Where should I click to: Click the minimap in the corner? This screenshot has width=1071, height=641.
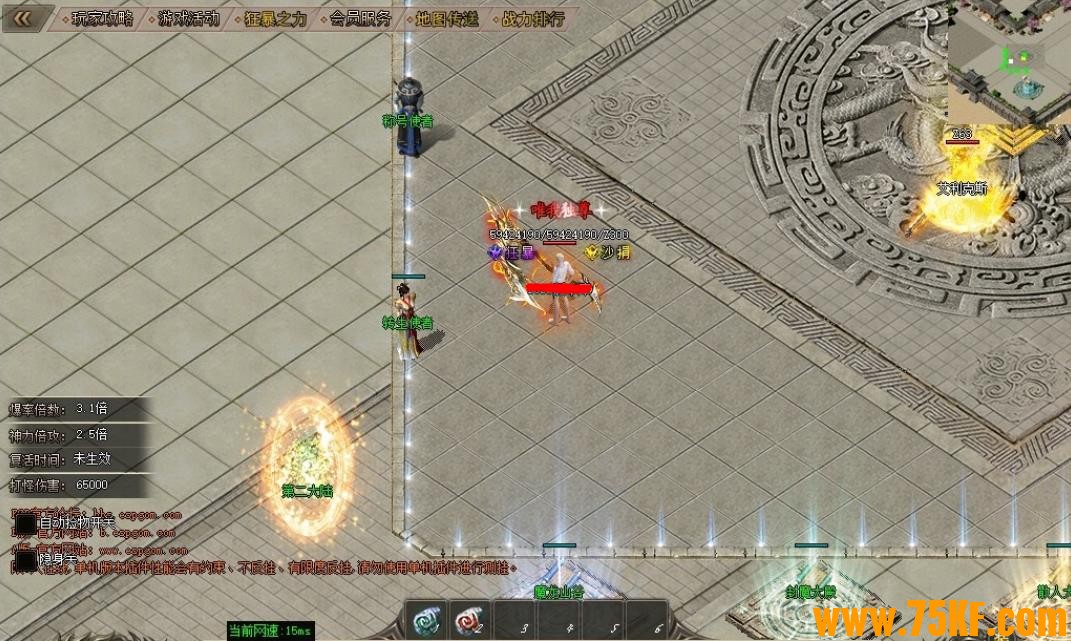pyautogui.click(x=1008, y=62)
